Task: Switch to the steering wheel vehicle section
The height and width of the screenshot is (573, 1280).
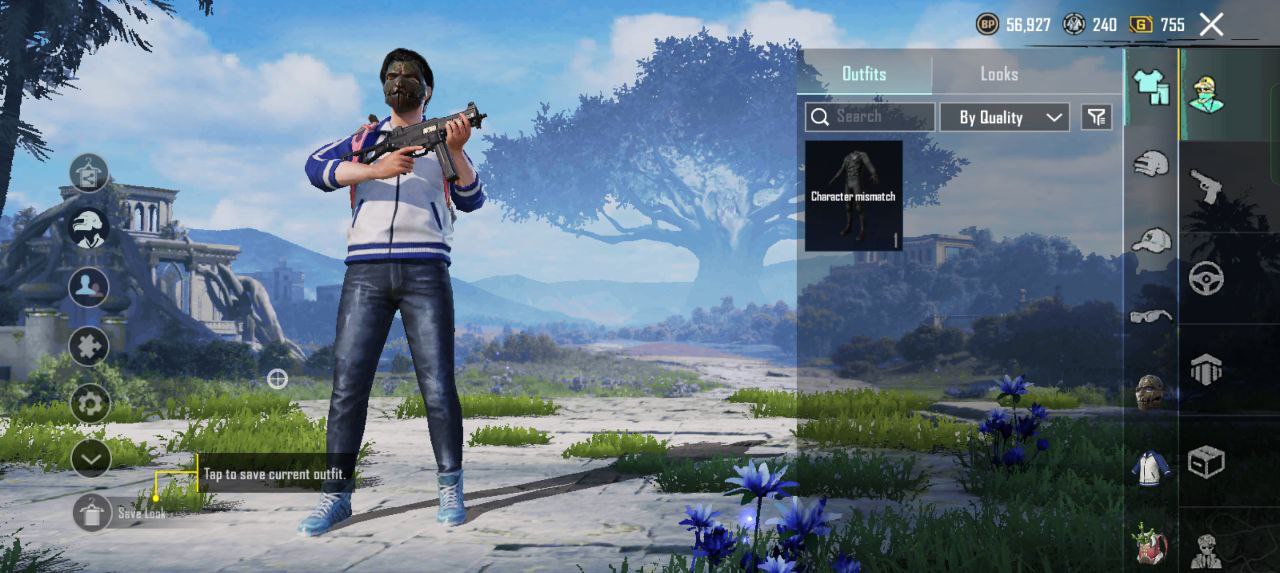Action: 1206,278
